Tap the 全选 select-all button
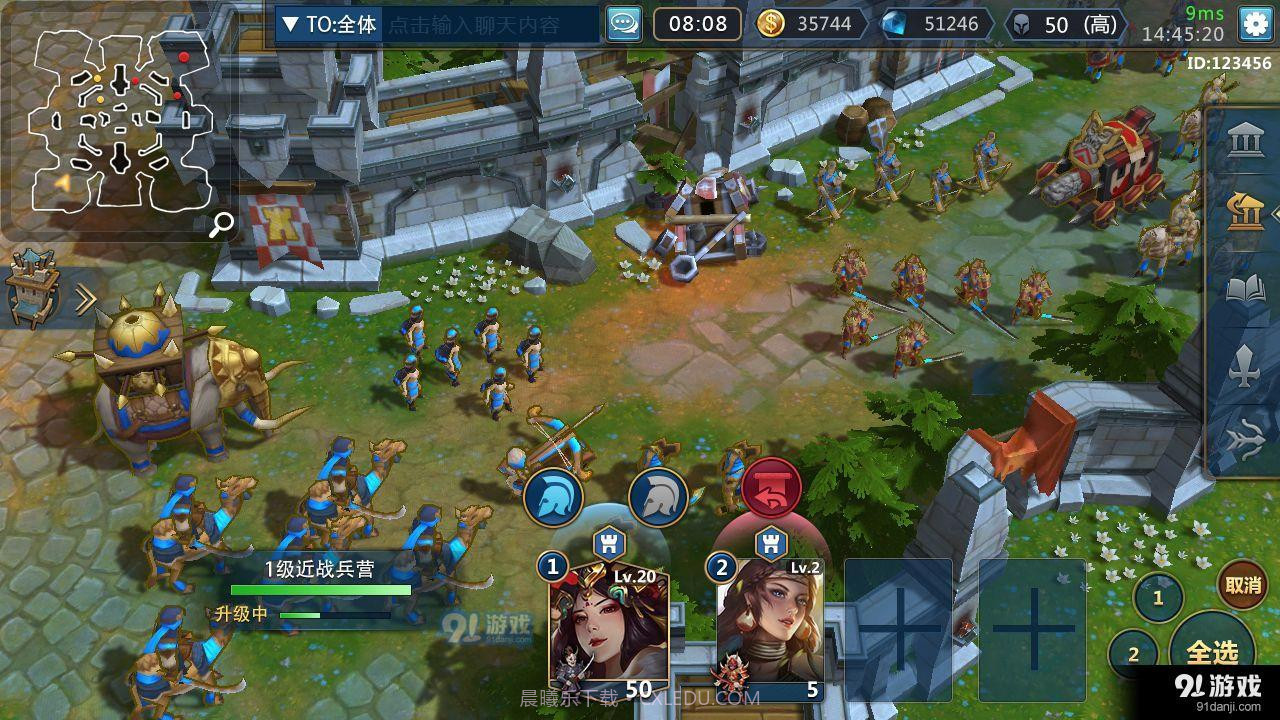The image size is (1280, 720). (1214, 652)
